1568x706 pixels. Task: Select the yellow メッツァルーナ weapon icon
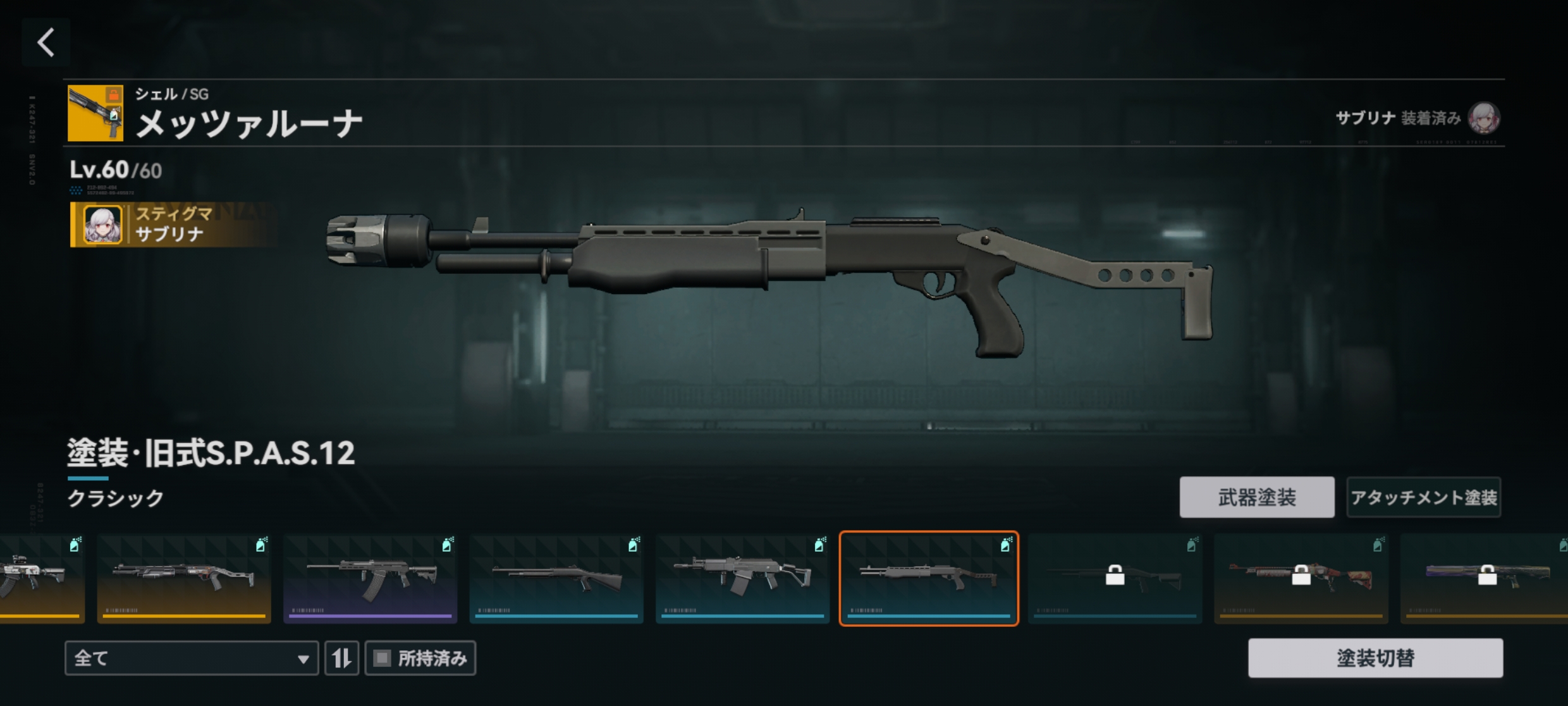[95, 113]
